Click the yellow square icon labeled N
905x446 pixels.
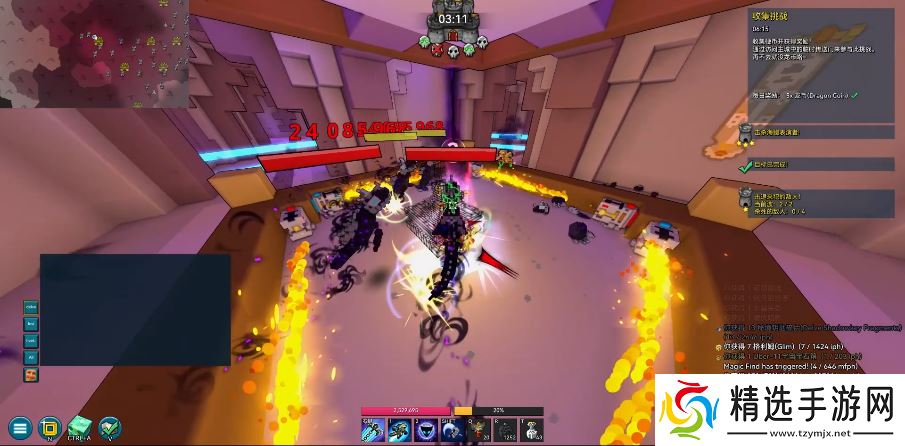click(49, 428)
